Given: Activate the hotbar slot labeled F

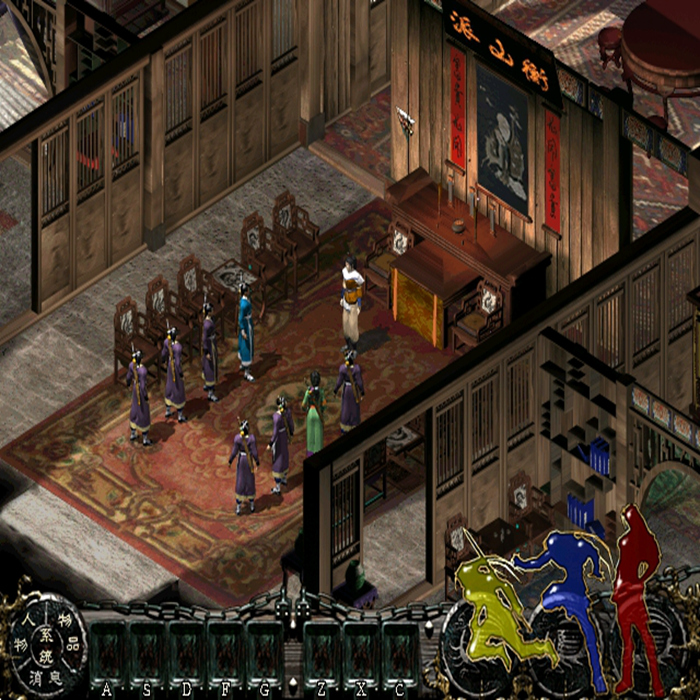Looking at the screenshot, I should (x=225, y=655).
